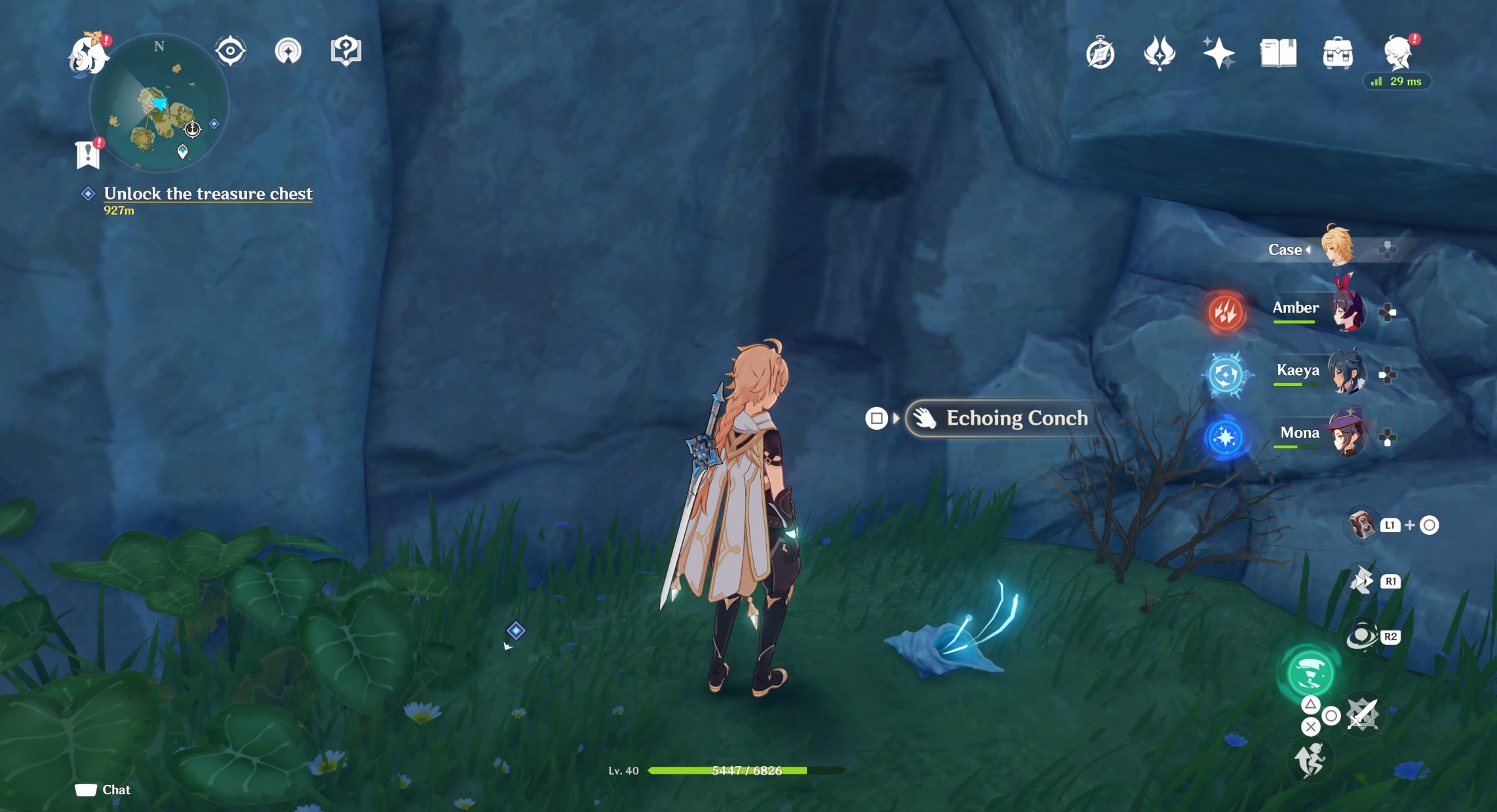Open the inventory backpack icon
This screenshot has height=812, width=1497.
coord(1337,53)
